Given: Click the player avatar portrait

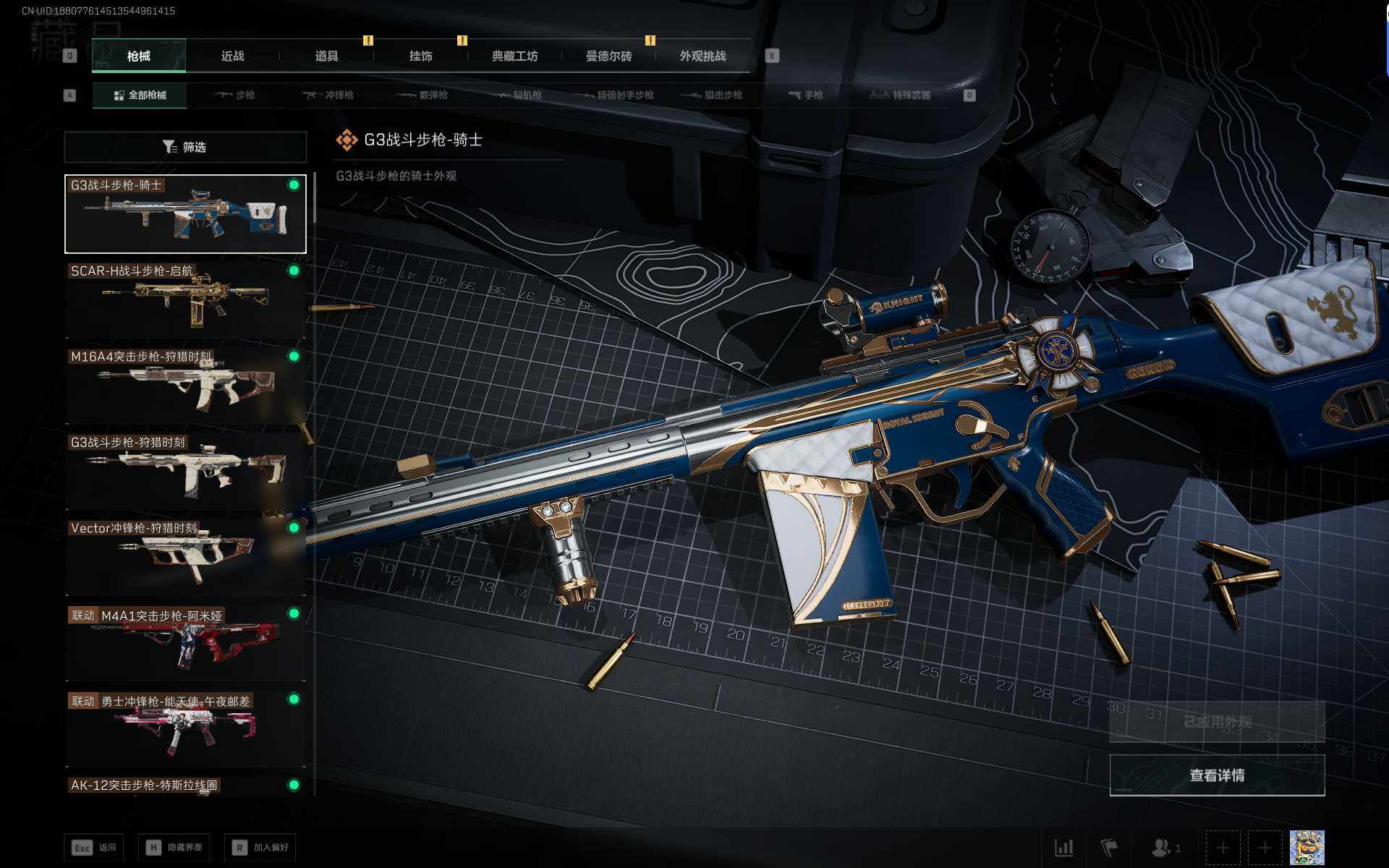Looking at the screenshot, I should 1307,847.
